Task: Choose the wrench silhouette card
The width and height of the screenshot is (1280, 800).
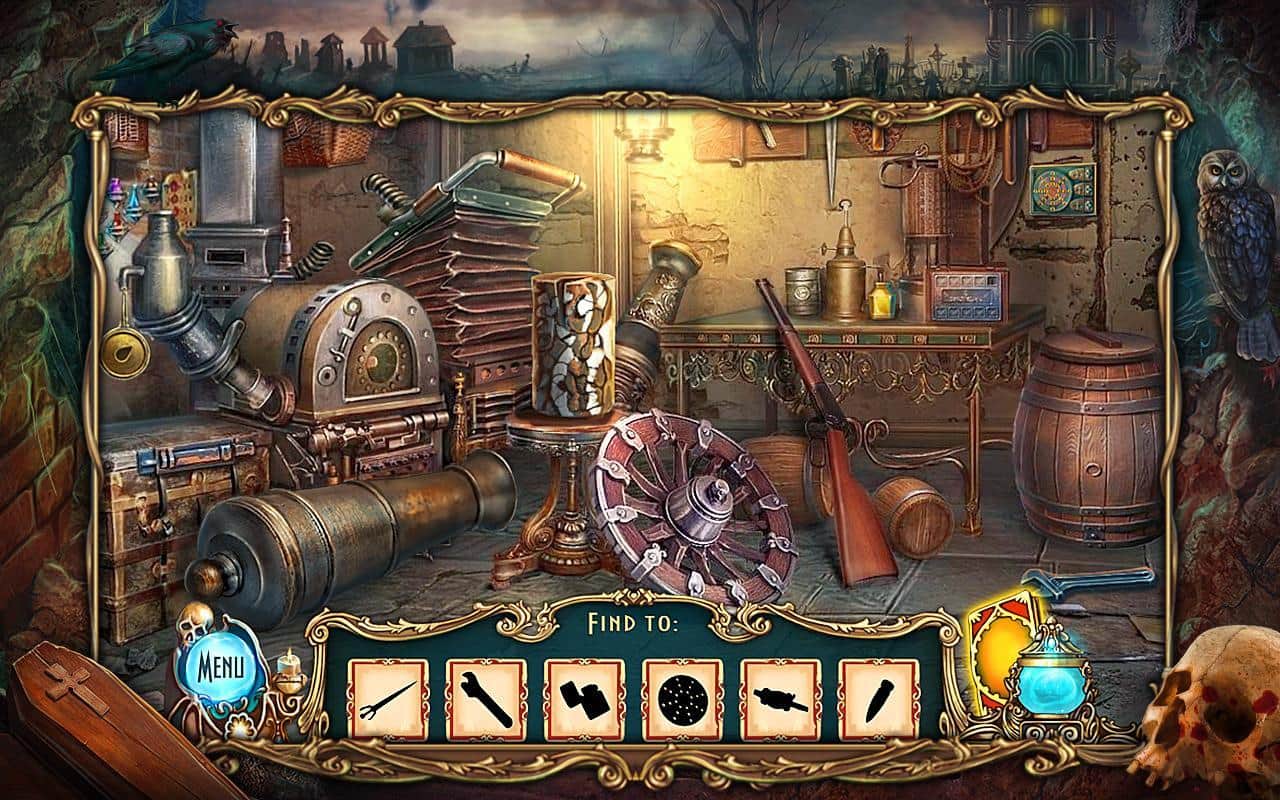Action: pos(487,699)
